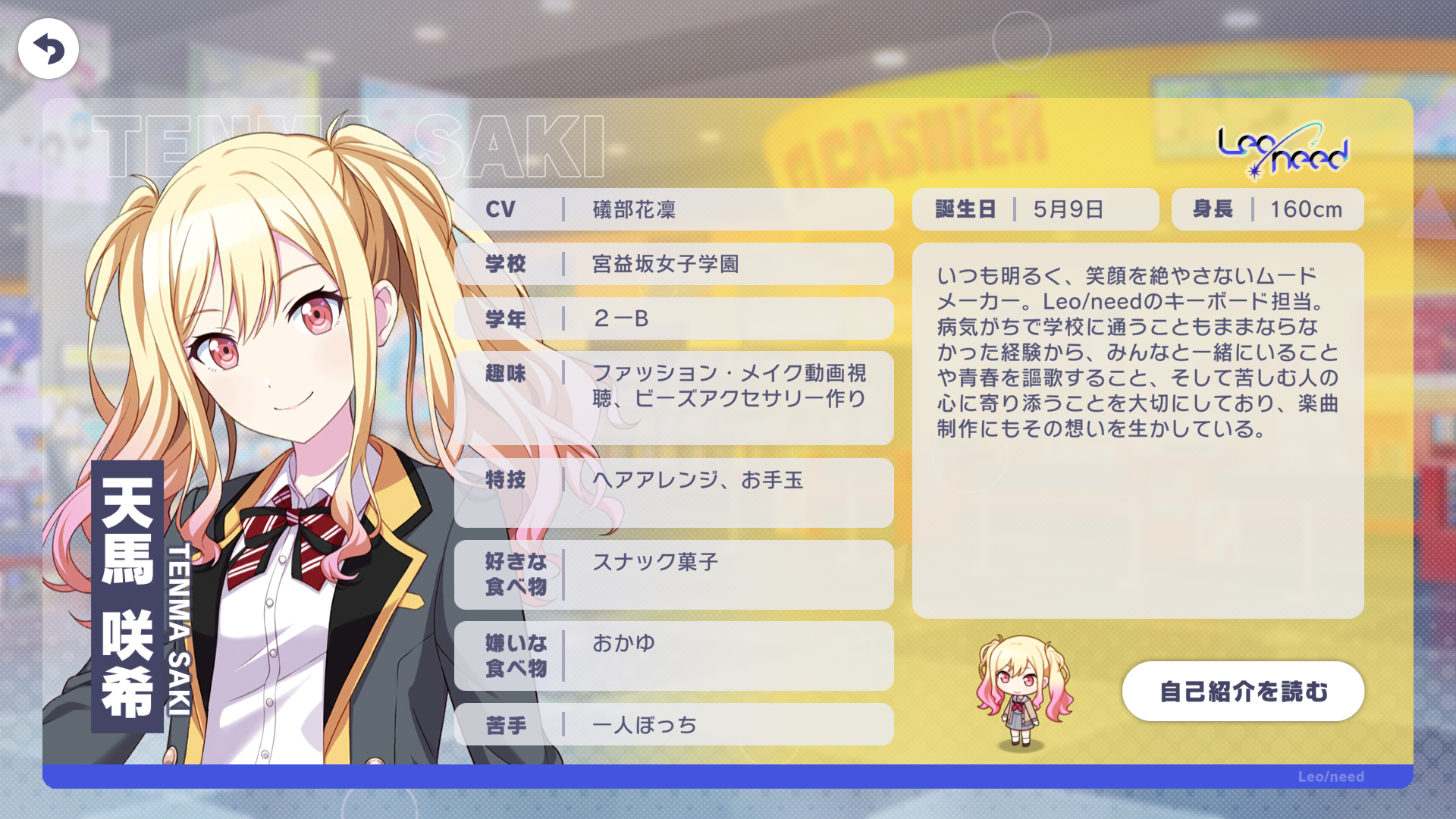Select the 学校 field label
The image size is (1456, 819).
[507, 264]
